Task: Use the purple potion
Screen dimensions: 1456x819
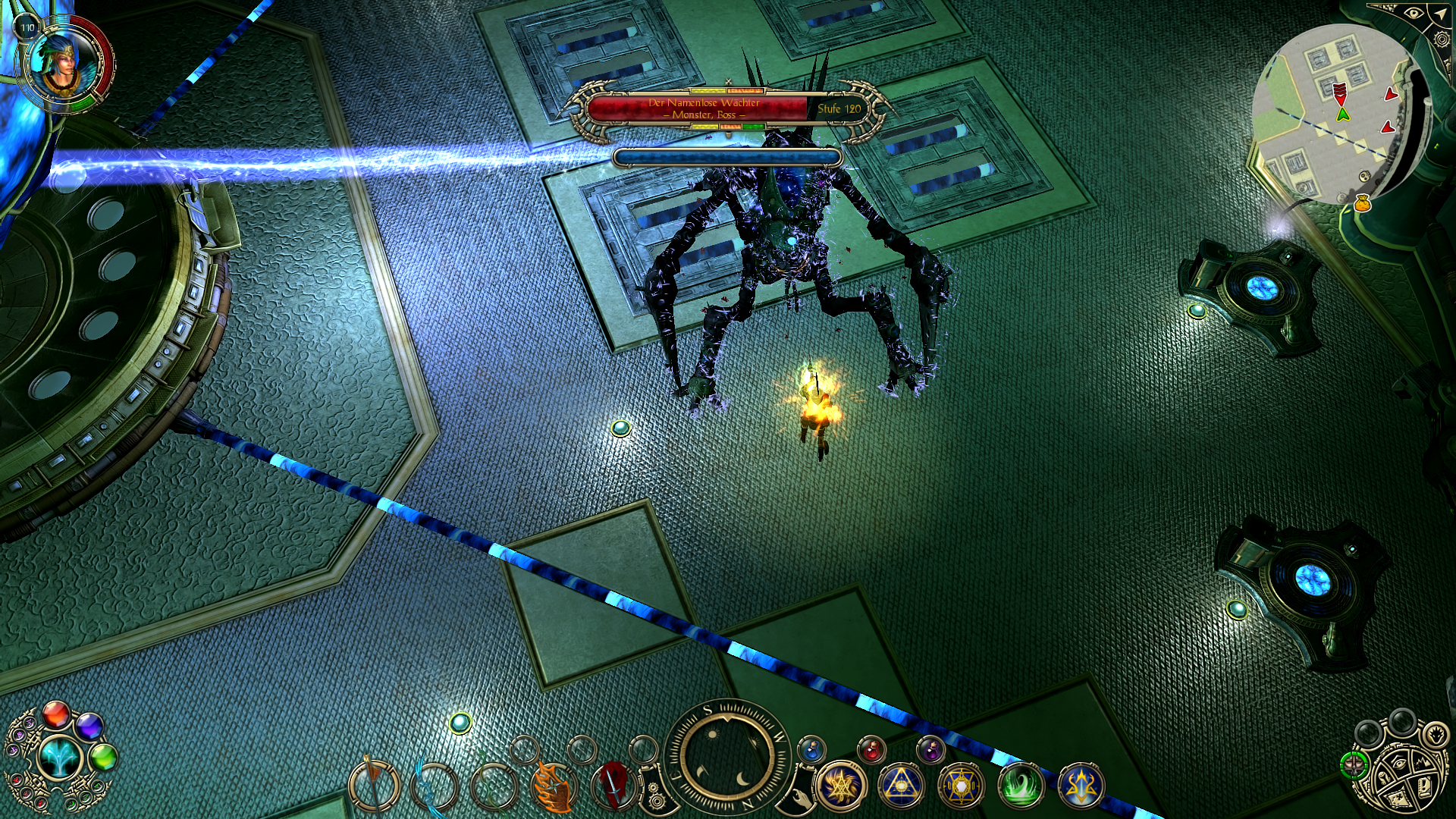Action: tap(930, 751)
